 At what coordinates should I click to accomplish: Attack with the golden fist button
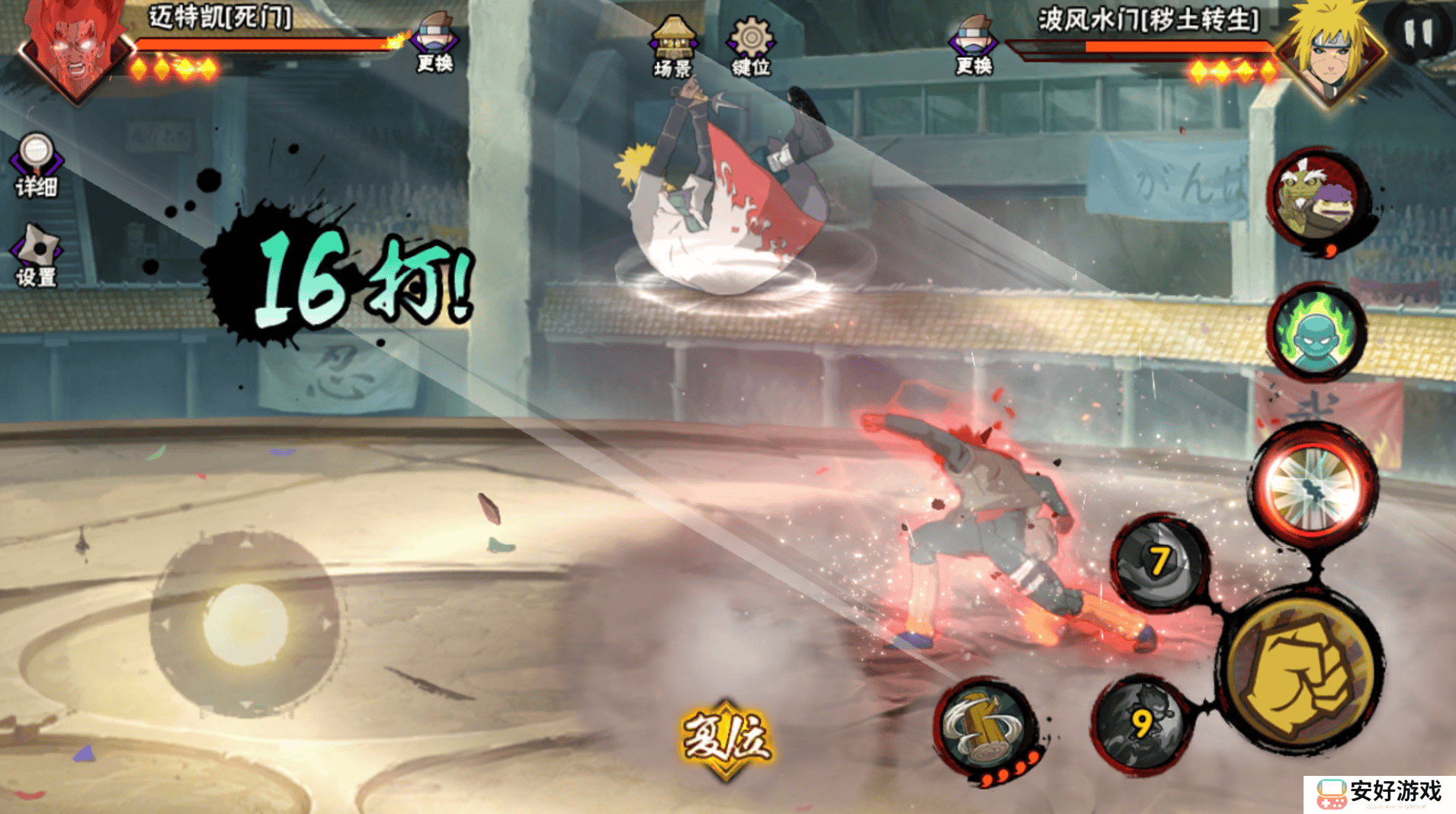click(x=1304, y=671)
